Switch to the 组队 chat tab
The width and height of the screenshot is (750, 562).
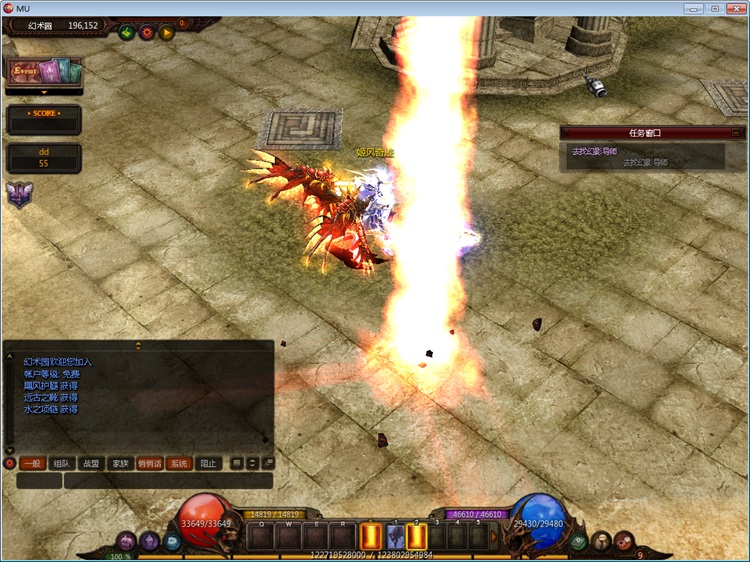(62, 464)
